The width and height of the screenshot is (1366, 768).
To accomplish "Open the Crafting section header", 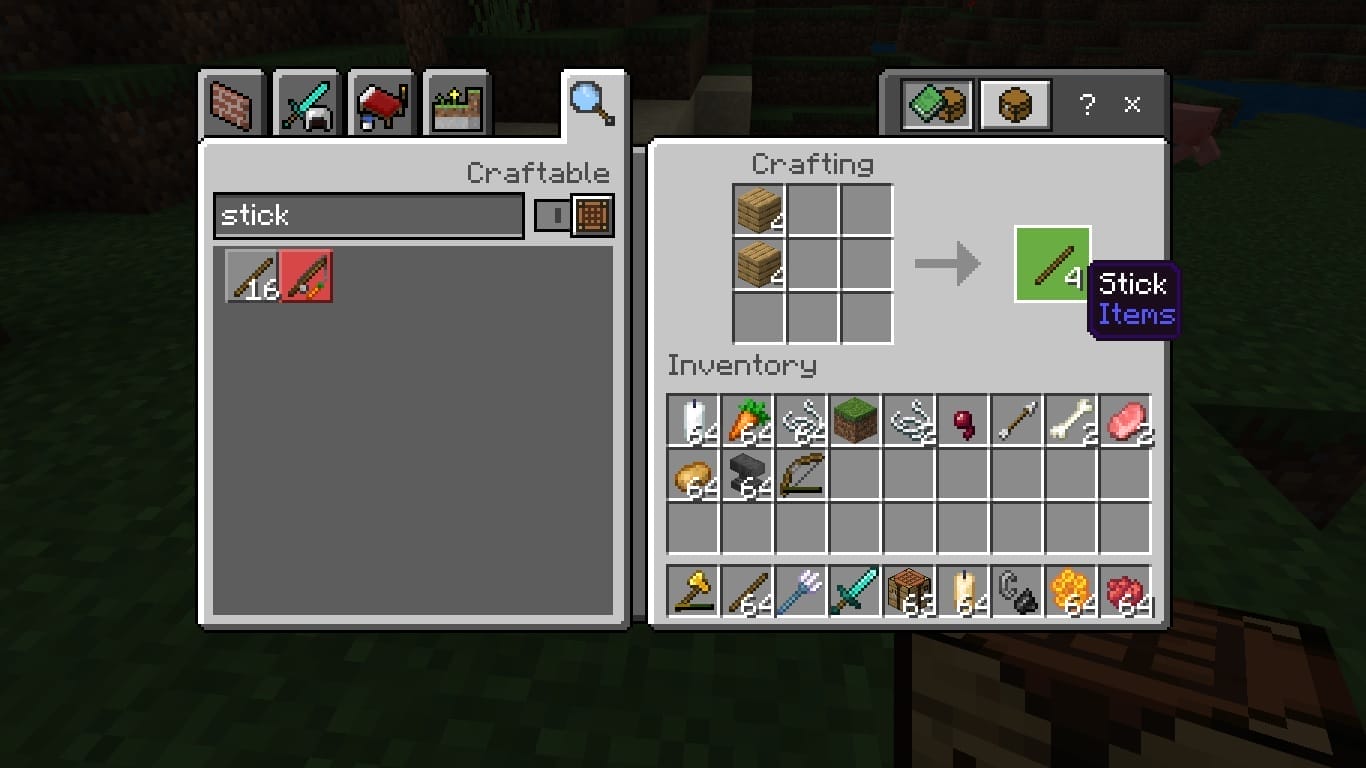I will coord(814,164).
